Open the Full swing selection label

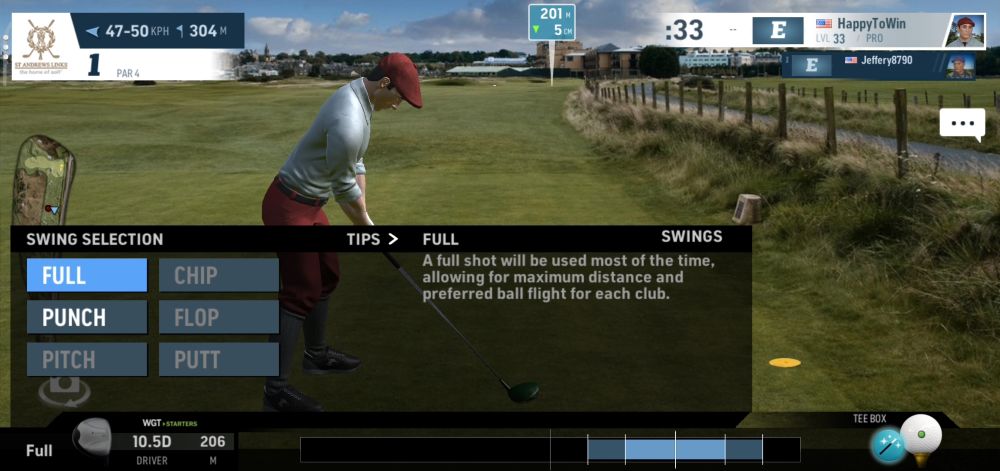[39, 450]
